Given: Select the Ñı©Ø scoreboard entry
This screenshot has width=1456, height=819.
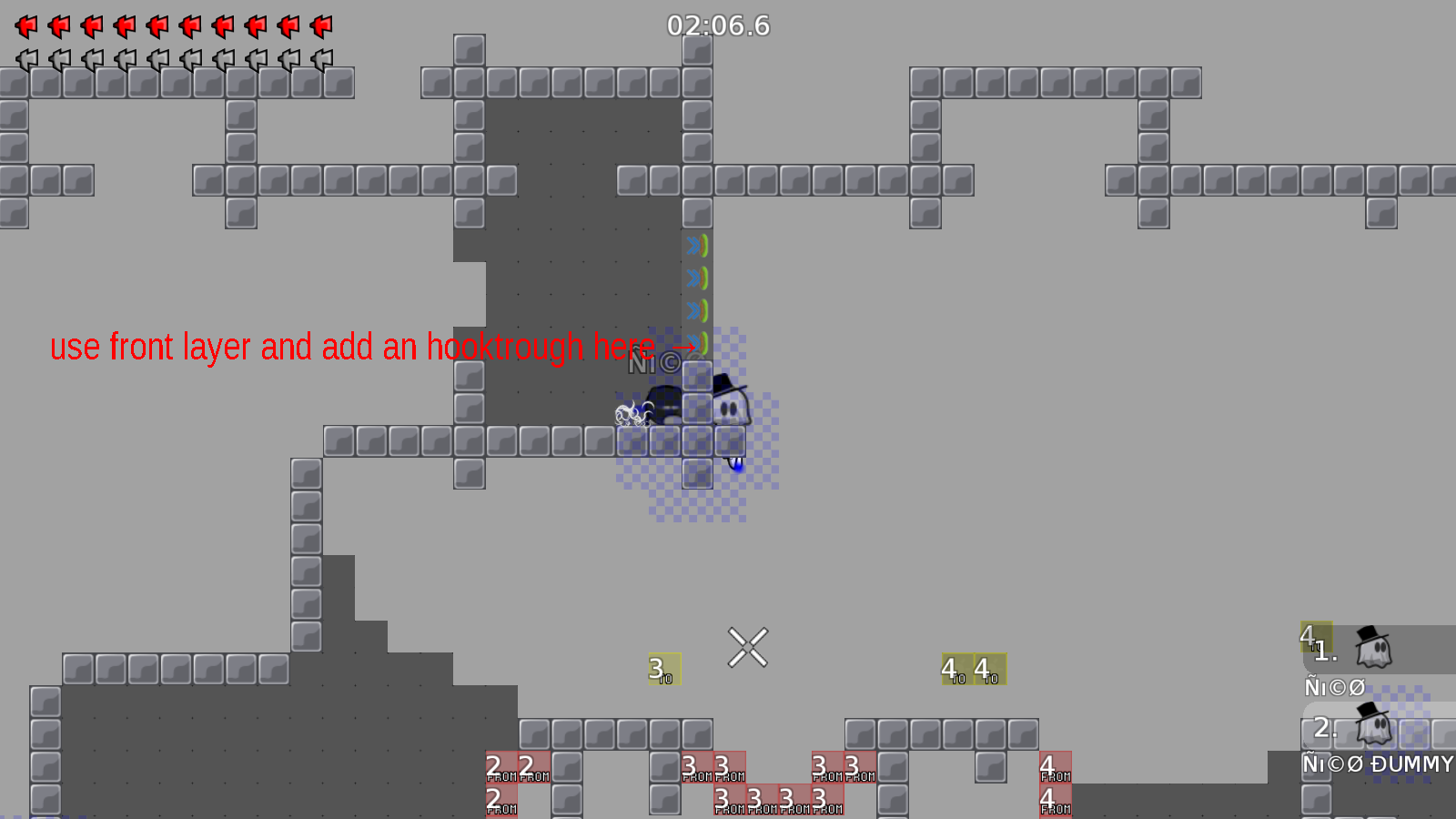Looking at the screenshot, I should [x=1332, y=688].
